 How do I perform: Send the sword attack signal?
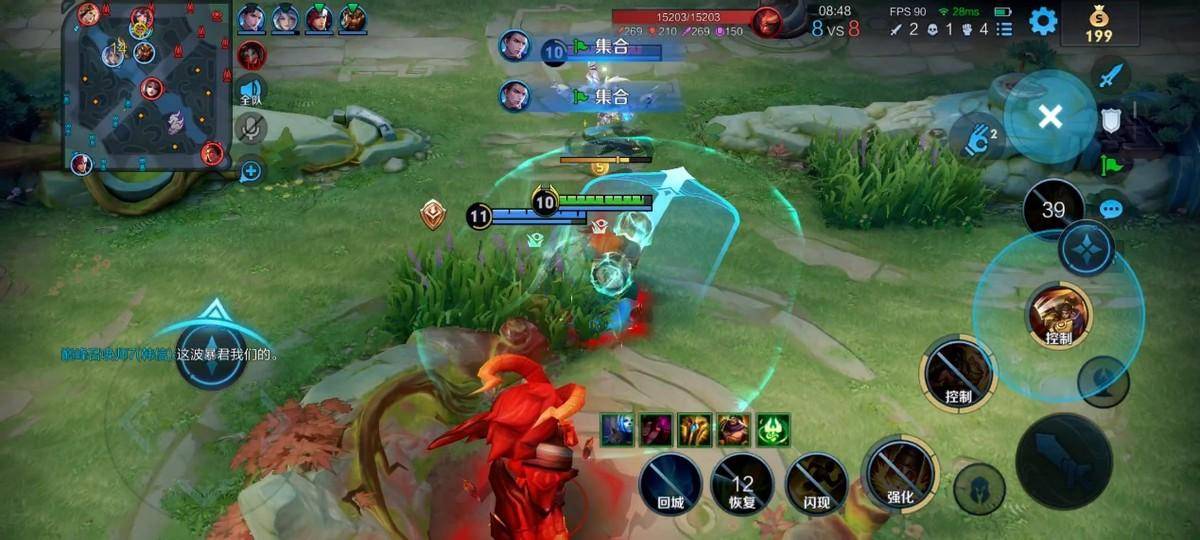point(1111,75)
